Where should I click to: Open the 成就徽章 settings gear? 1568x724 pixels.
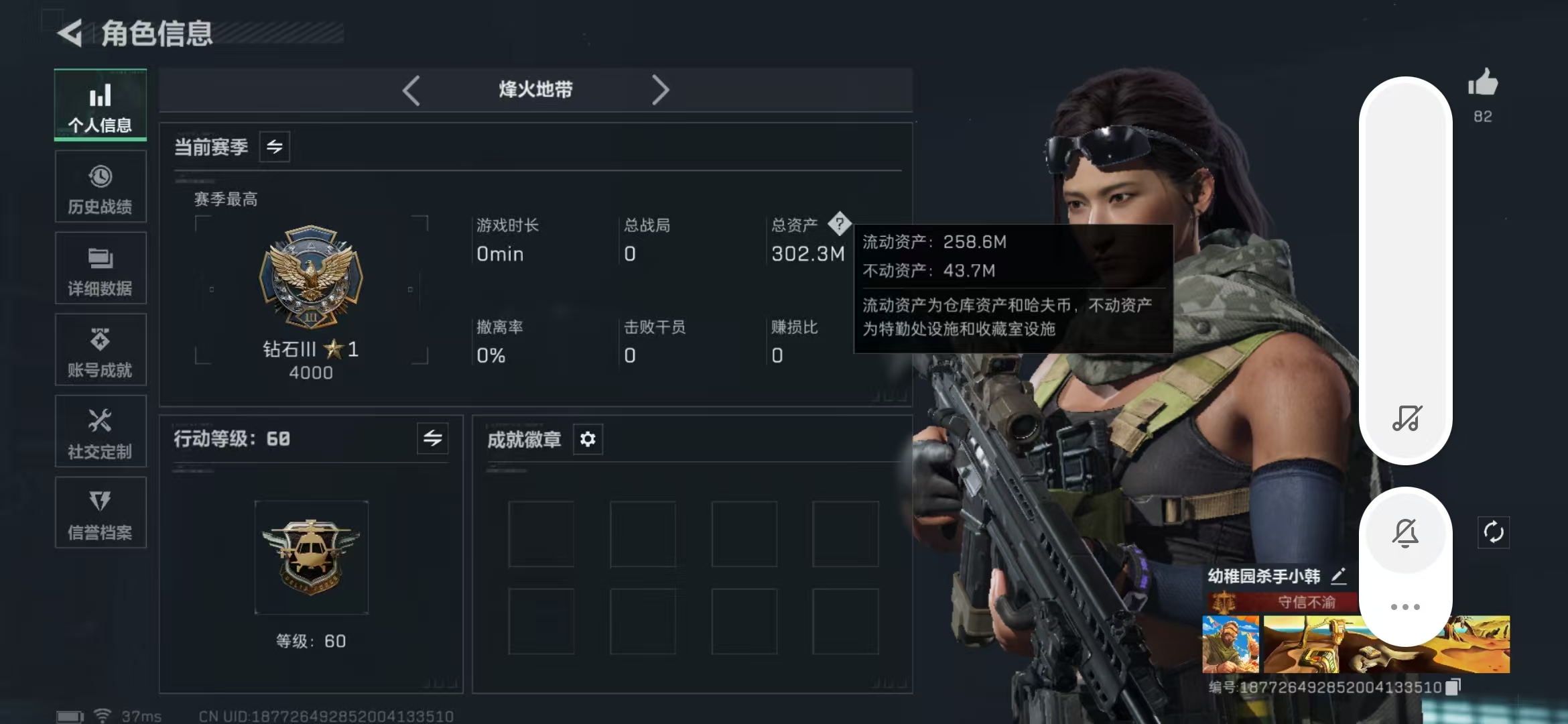point(588,439)
